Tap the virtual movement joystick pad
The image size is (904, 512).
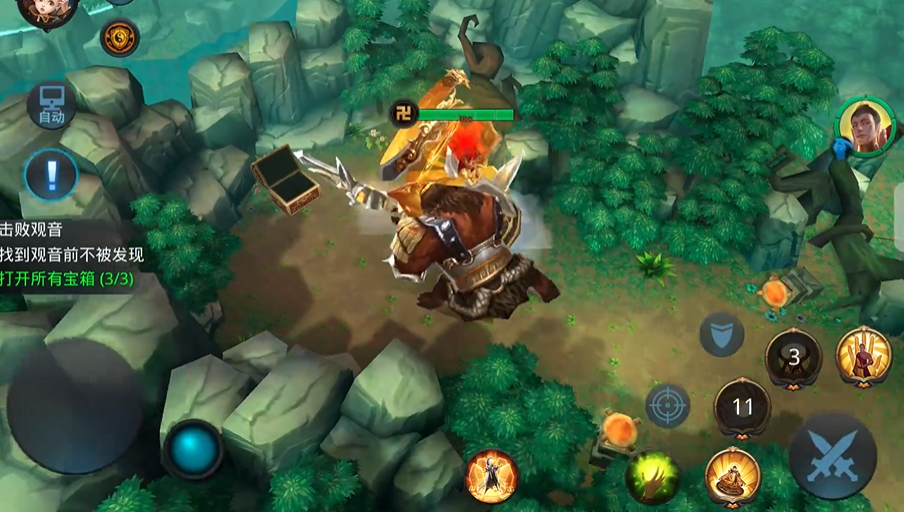point(75,405)
